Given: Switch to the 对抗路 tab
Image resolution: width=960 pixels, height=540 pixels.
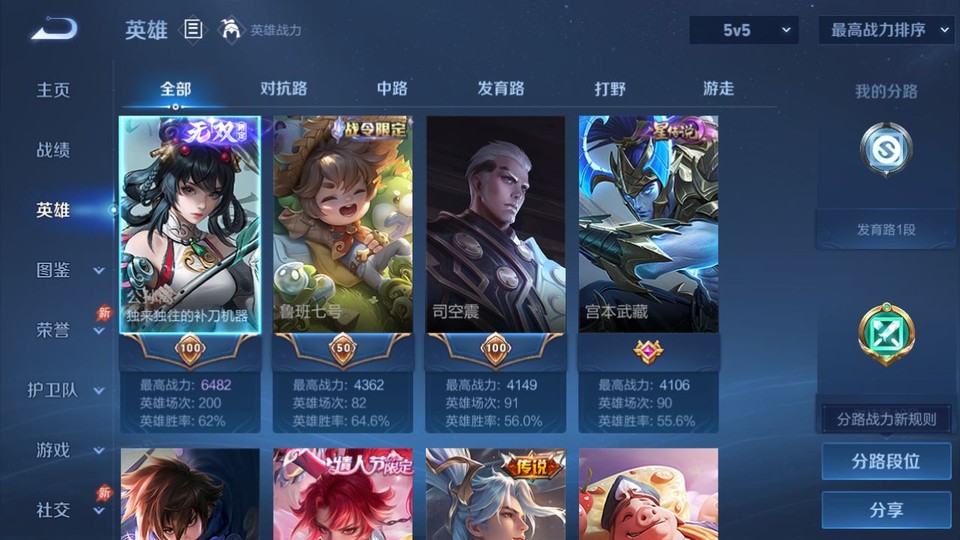Looking at the screenshot, I should point(283,89).
